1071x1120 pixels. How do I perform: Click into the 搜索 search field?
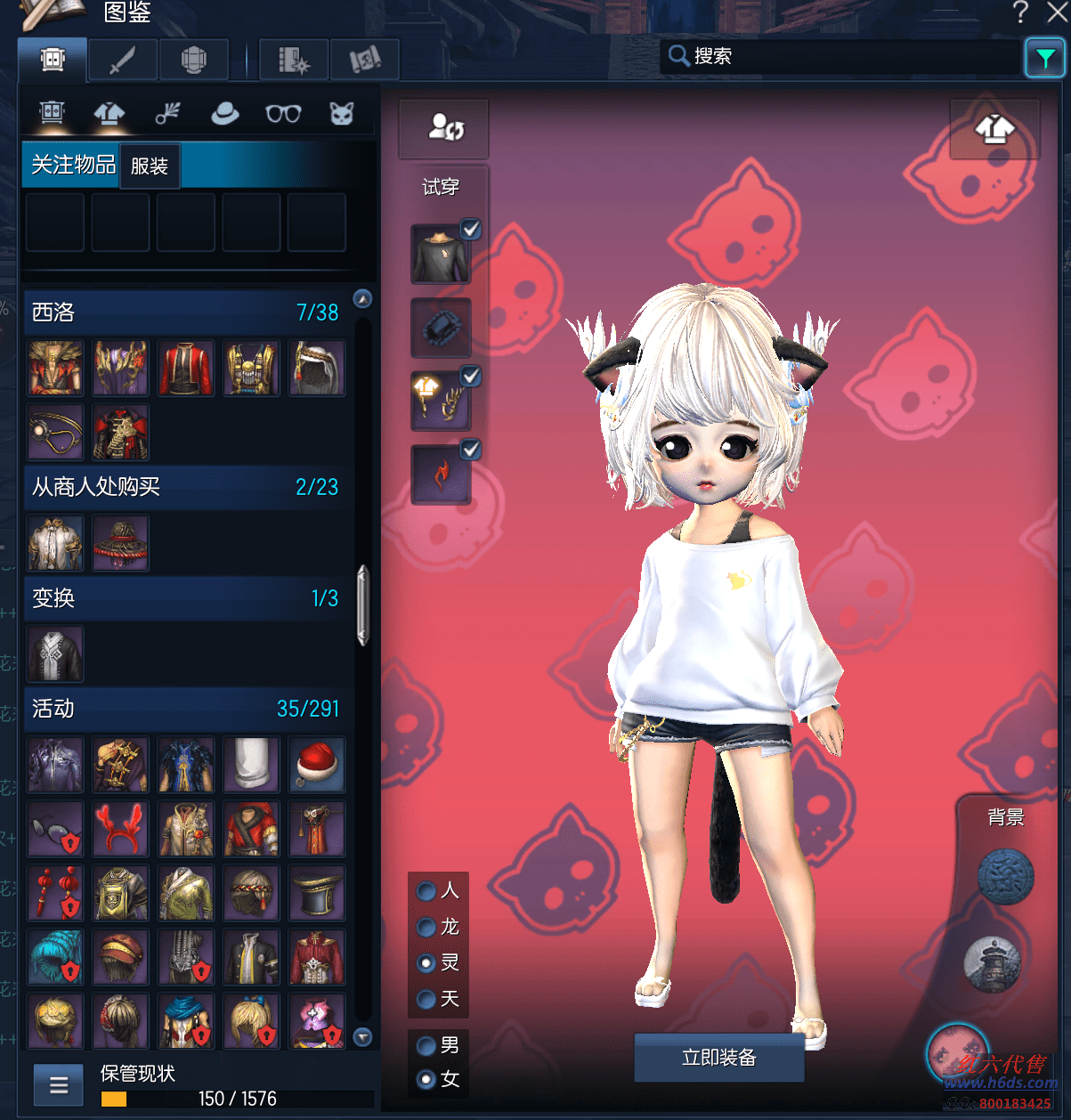846,56
